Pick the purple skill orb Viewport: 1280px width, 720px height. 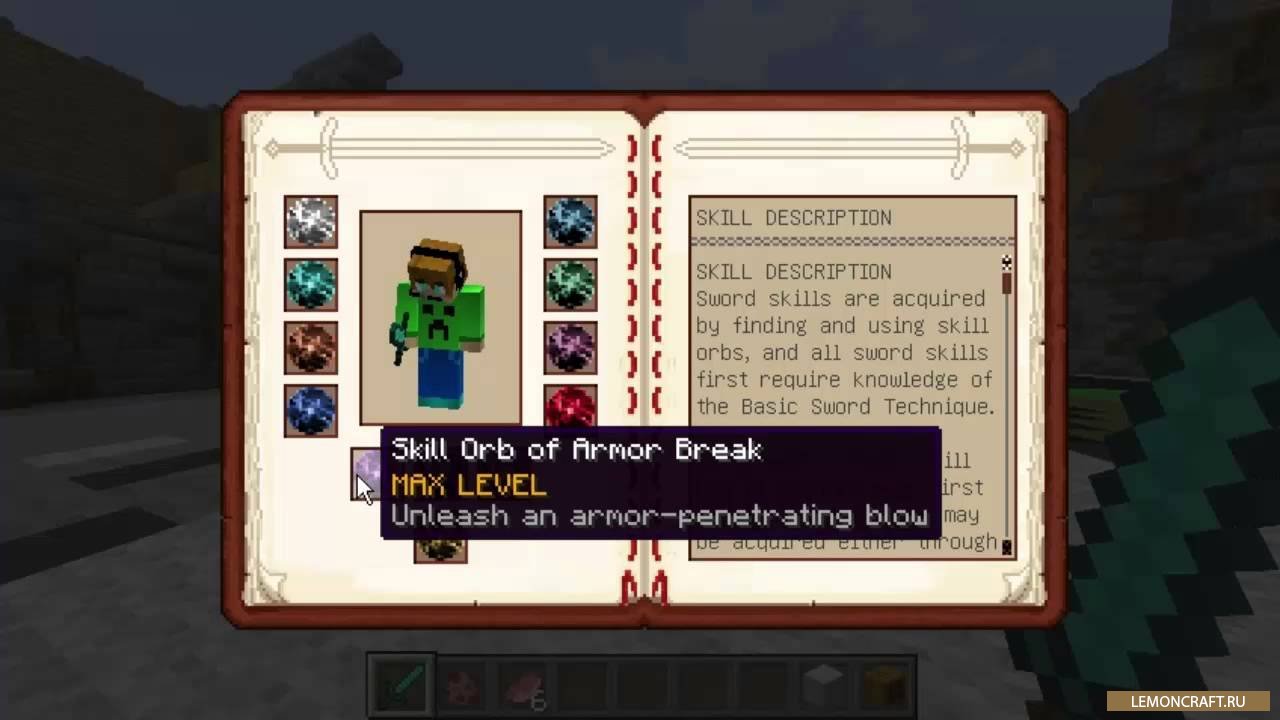pyautogui.click(x=570, y=347)
